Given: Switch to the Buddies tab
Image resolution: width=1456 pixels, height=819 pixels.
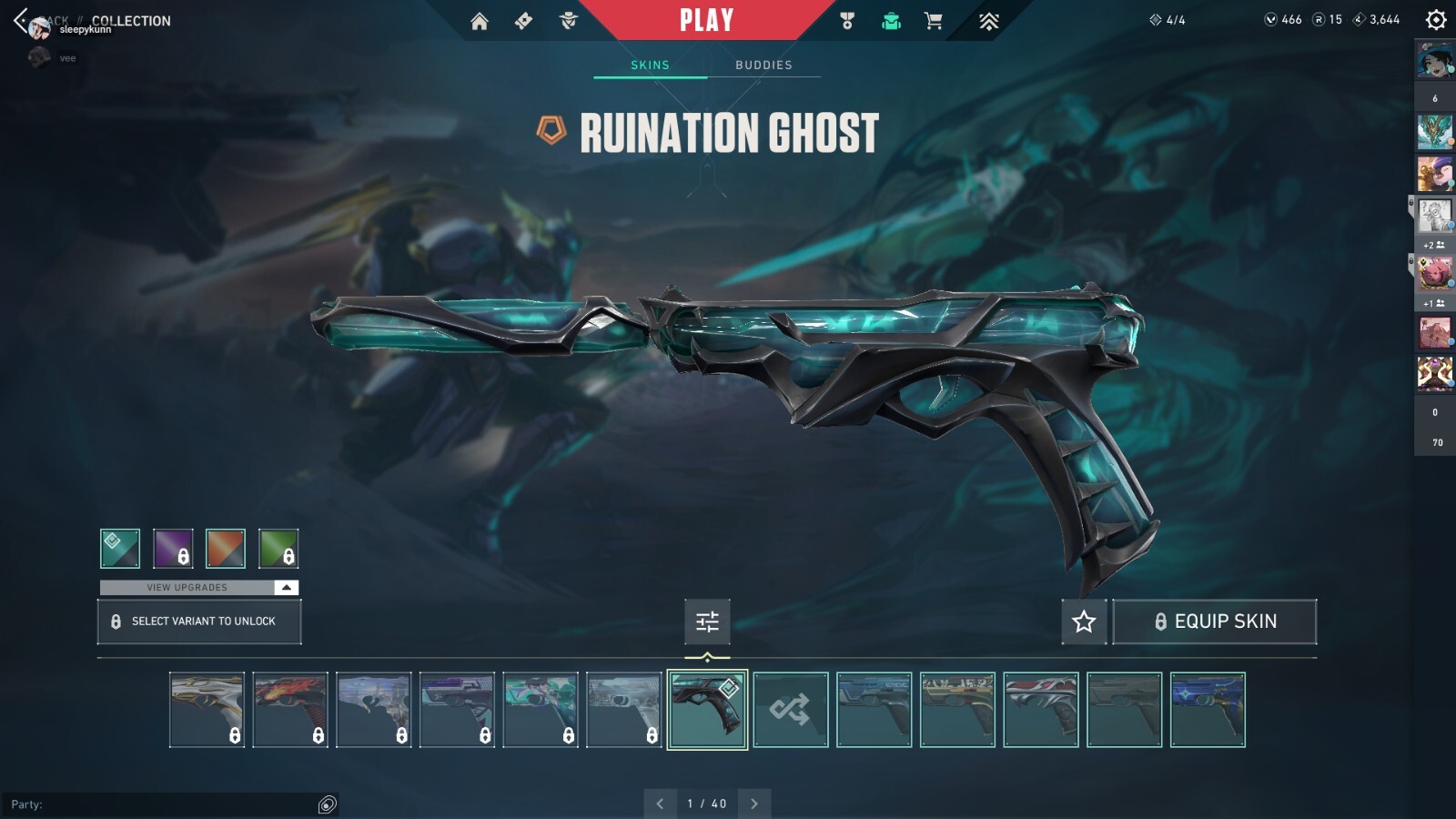Looking at the screenshot, I should (x=764, y=64).
